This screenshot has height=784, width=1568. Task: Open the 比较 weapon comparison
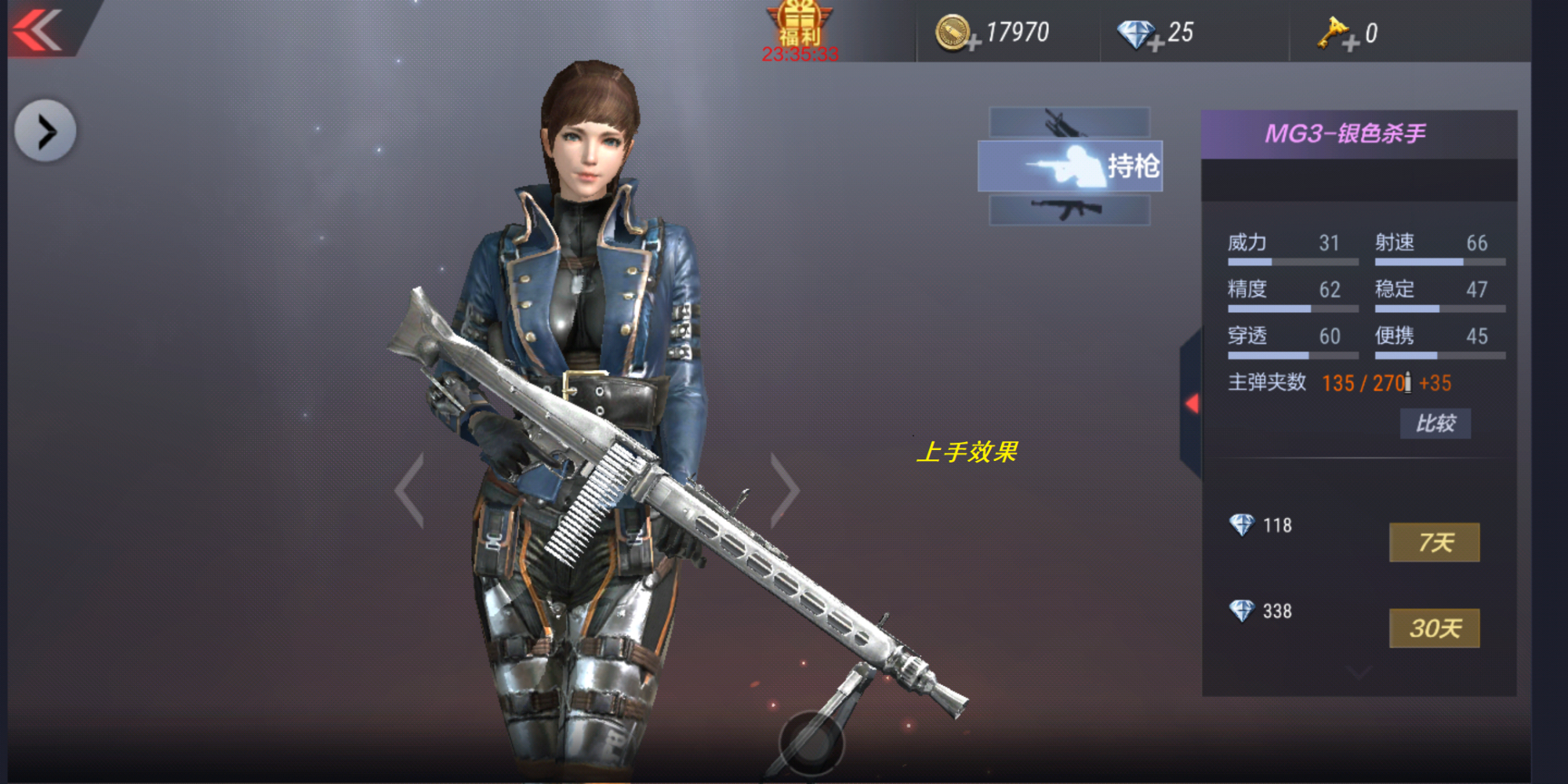(1436, 424)
